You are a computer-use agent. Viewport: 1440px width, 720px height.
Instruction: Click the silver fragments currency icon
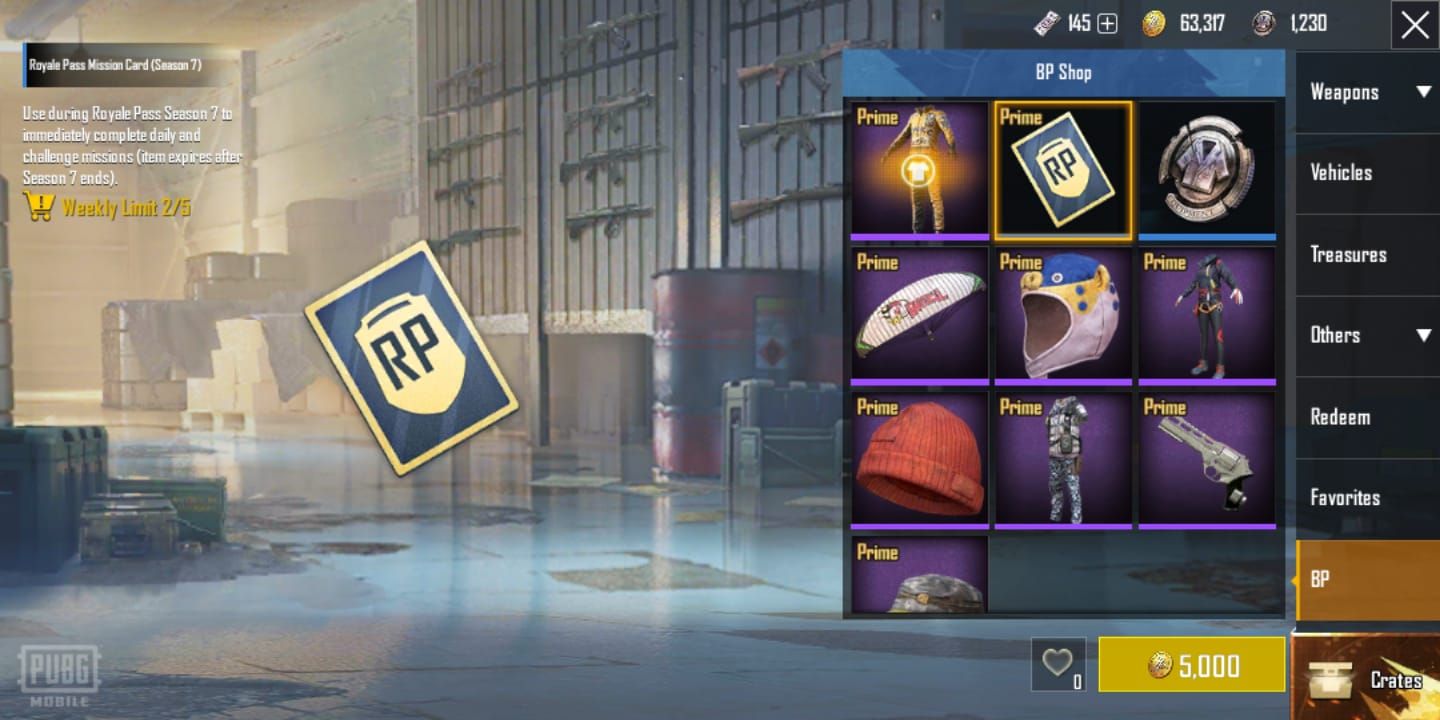tap(1262, 23)
